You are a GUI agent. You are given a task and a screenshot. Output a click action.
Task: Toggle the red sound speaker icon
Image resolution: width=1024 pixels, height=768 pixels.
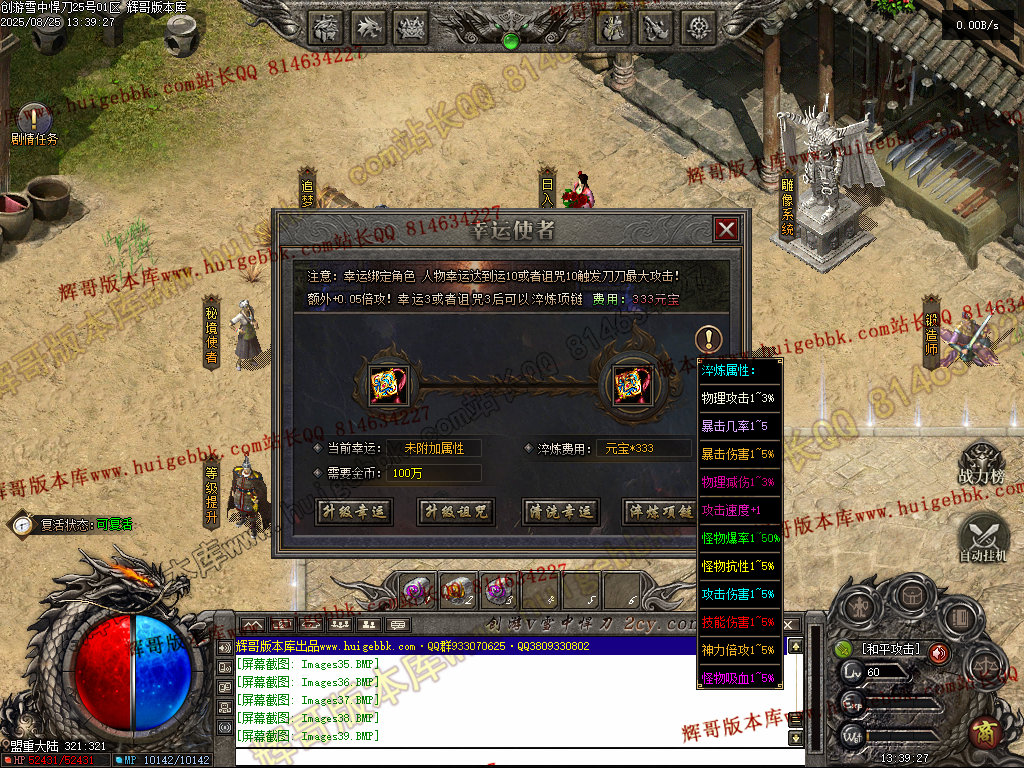pos(939,653)
